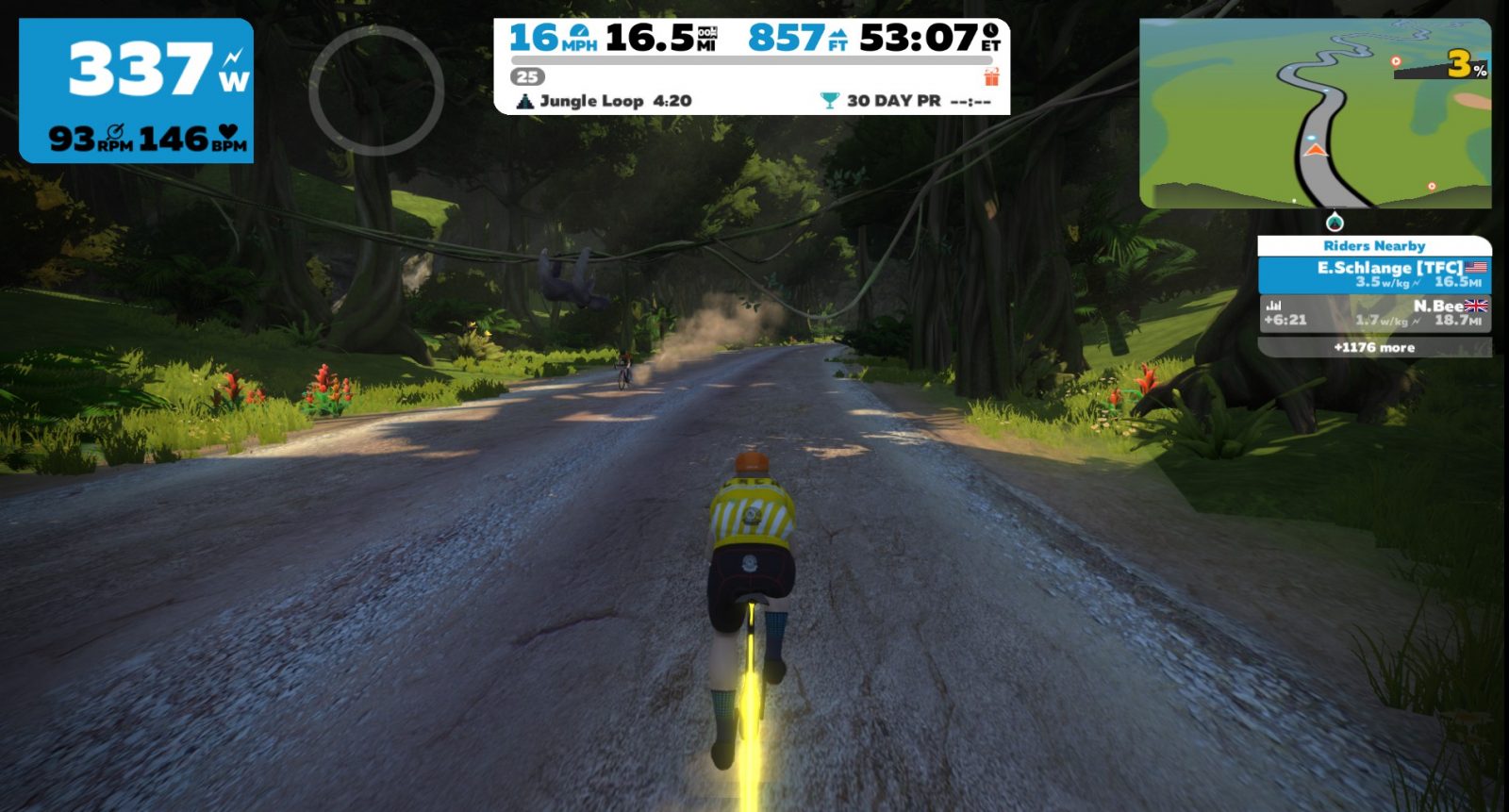Click the minimap route view
1509x812 pixels.
click(x=1315, y=113)
